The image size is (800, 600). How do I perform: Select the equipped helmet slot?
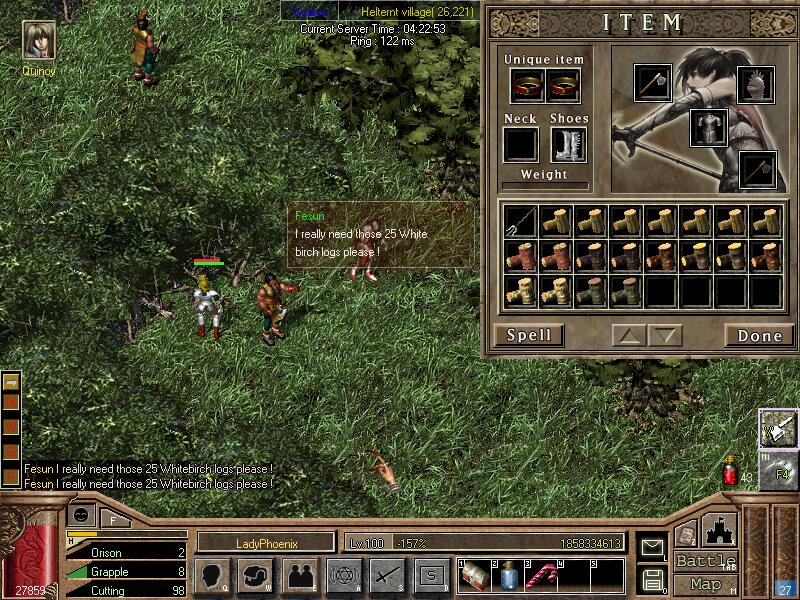756,85
